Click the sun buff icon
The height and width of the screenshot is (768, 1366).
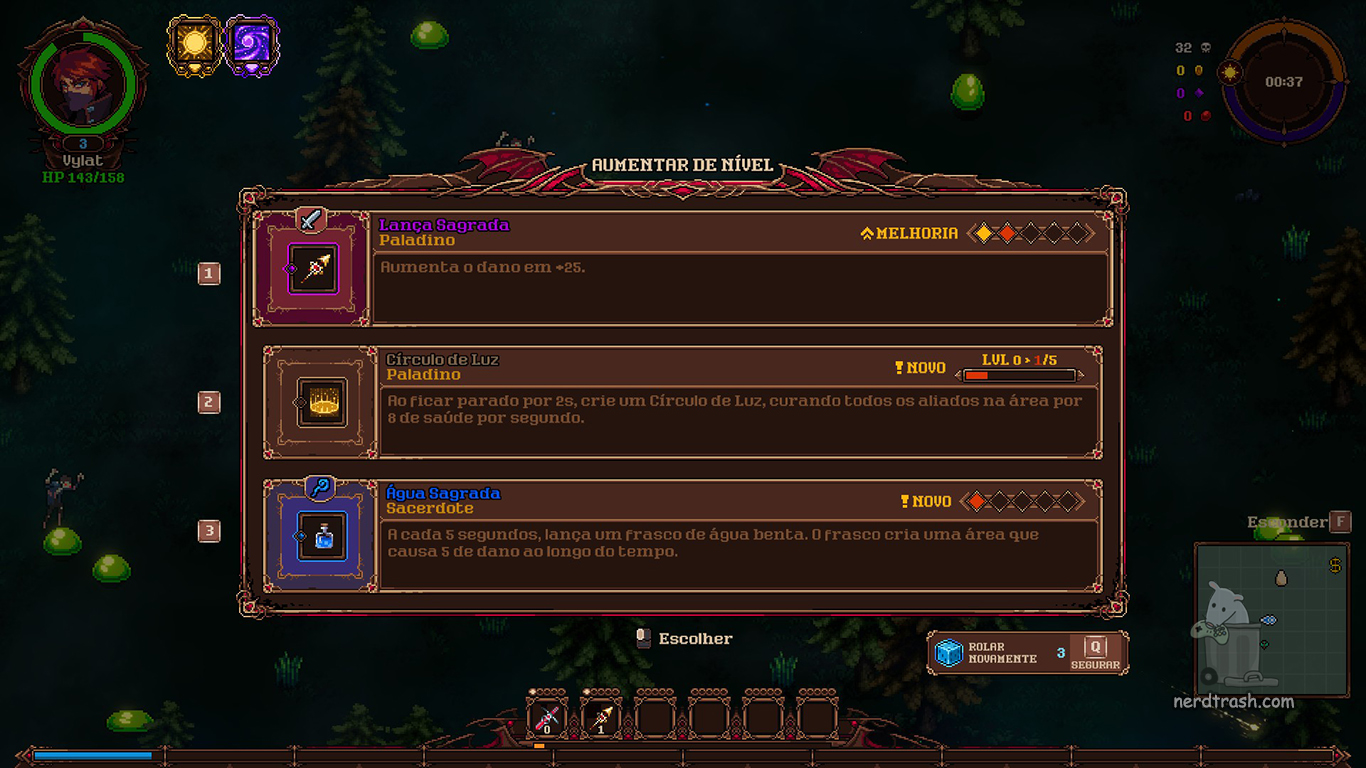pyautogui.click(x=194, y=44)
